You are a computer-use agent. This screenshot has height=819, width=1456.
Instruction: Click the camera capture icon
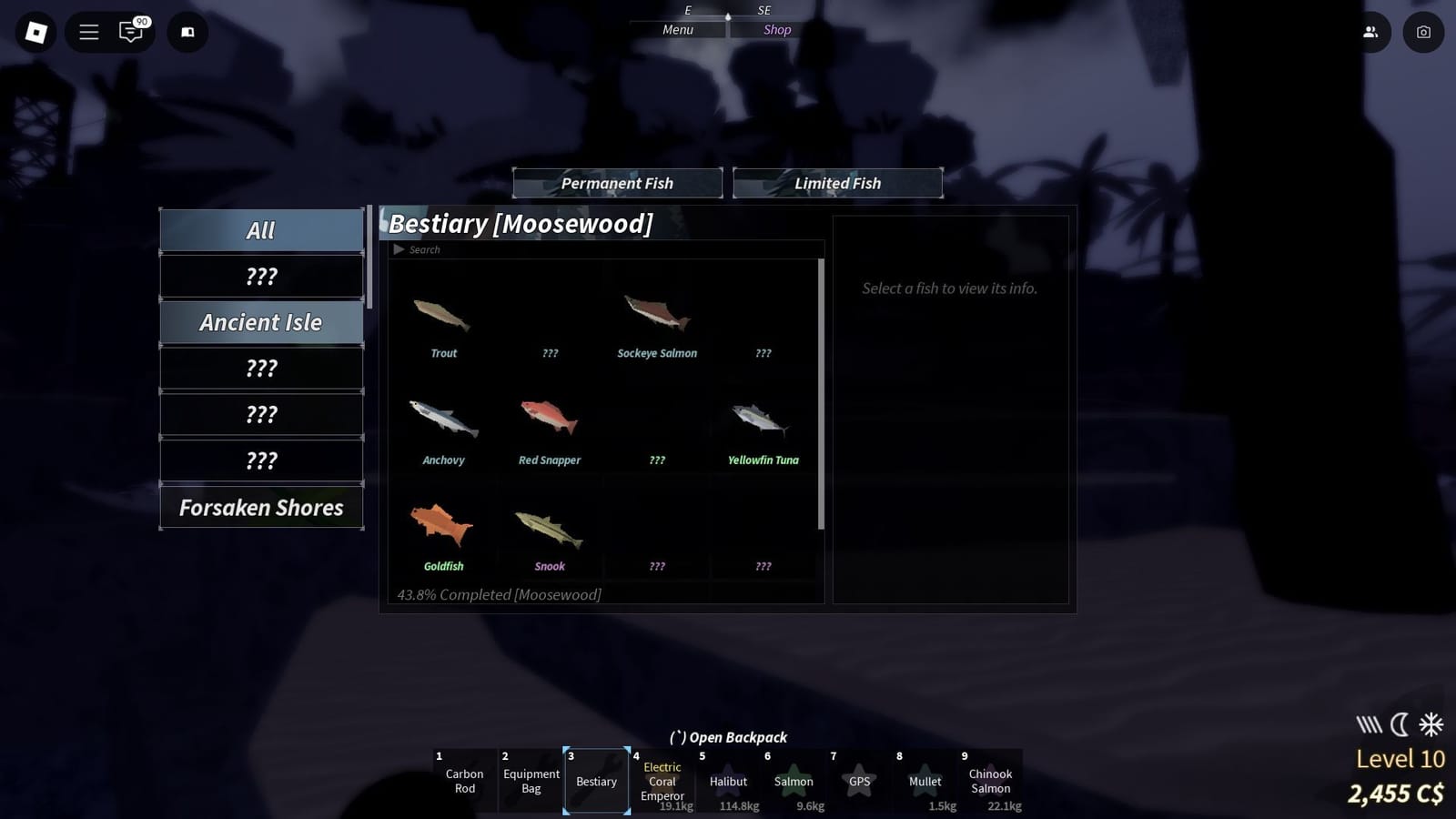click(1423, 32)
